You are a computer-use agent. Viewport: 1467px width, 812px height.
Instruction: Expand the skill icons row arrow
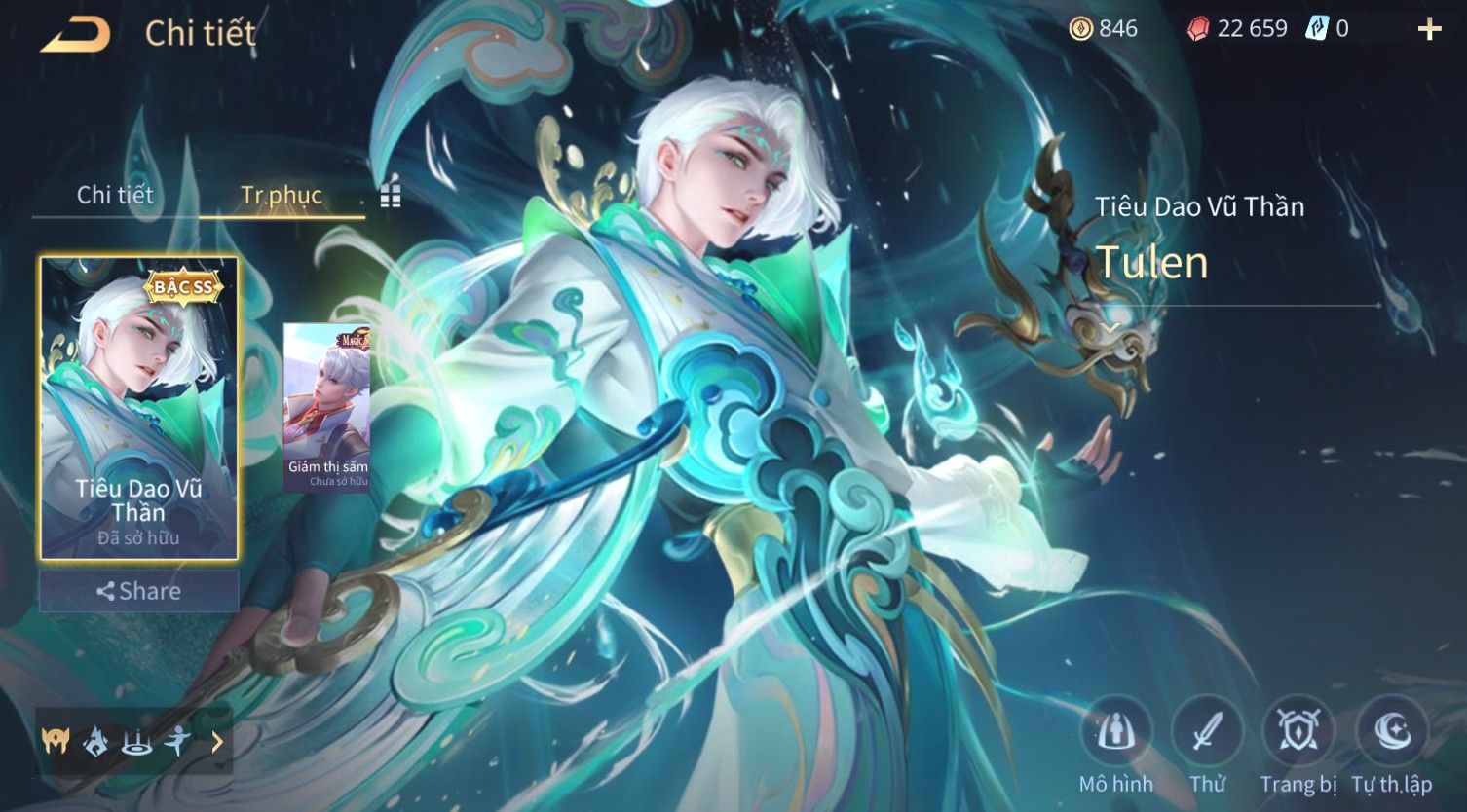(217, 743)
